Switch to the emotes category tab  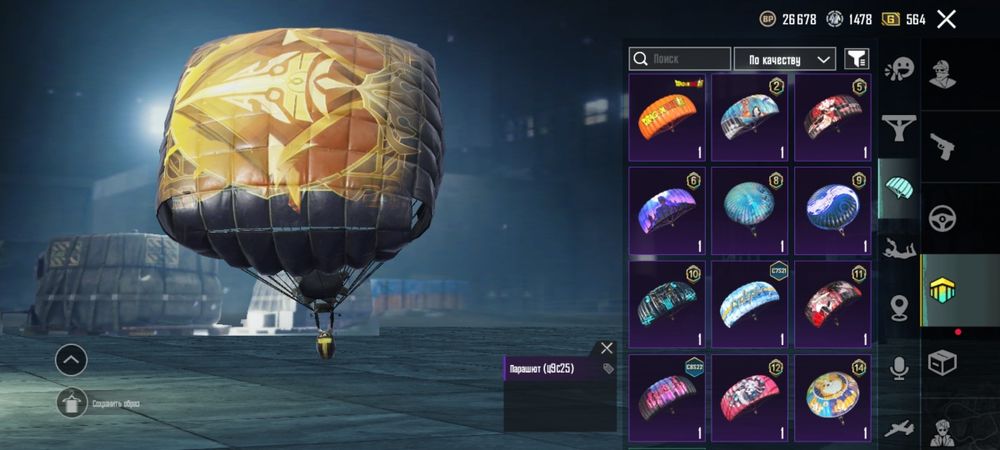coord(899,69)
